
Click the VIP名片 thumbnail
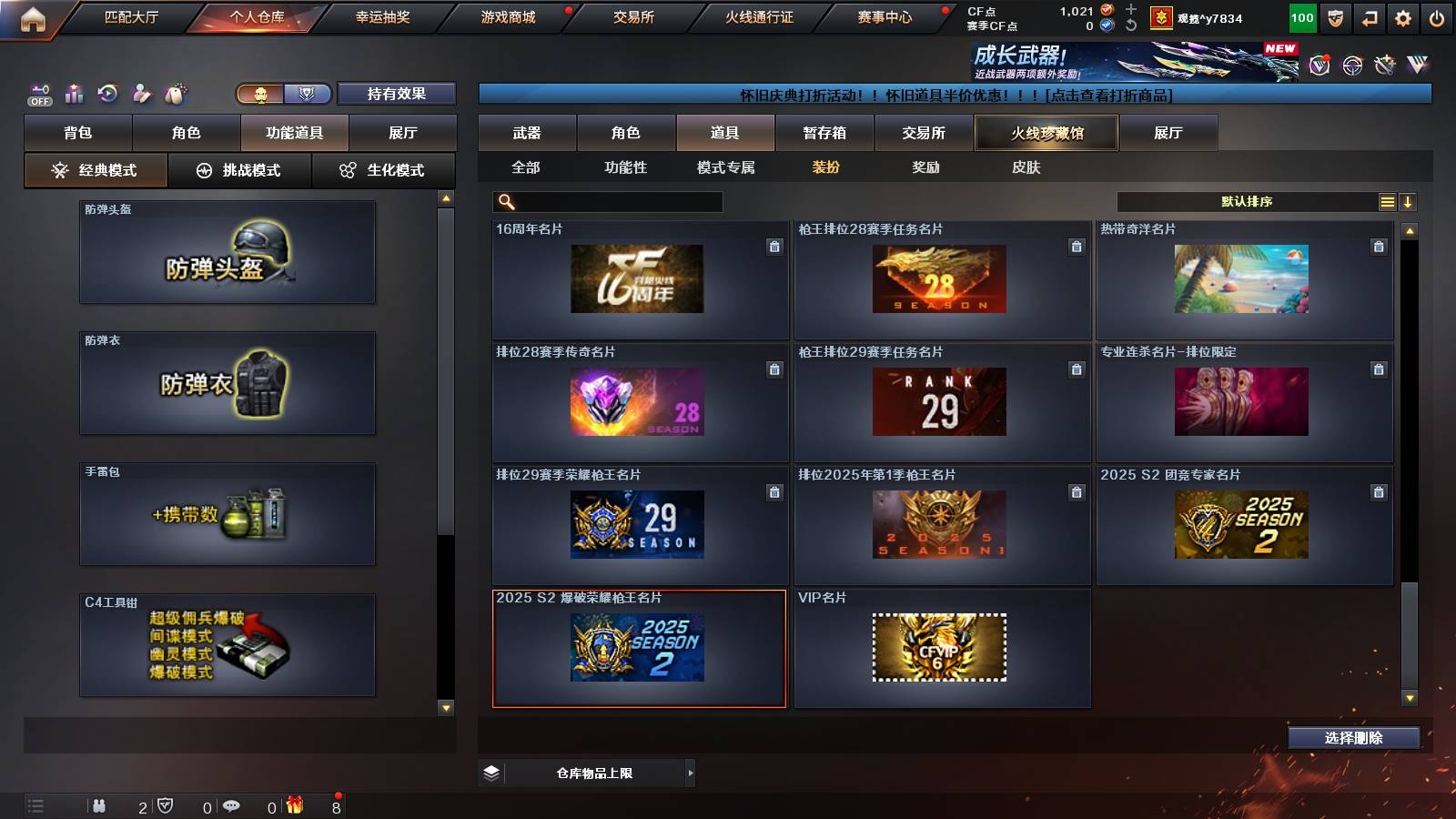tap(942, 648)
